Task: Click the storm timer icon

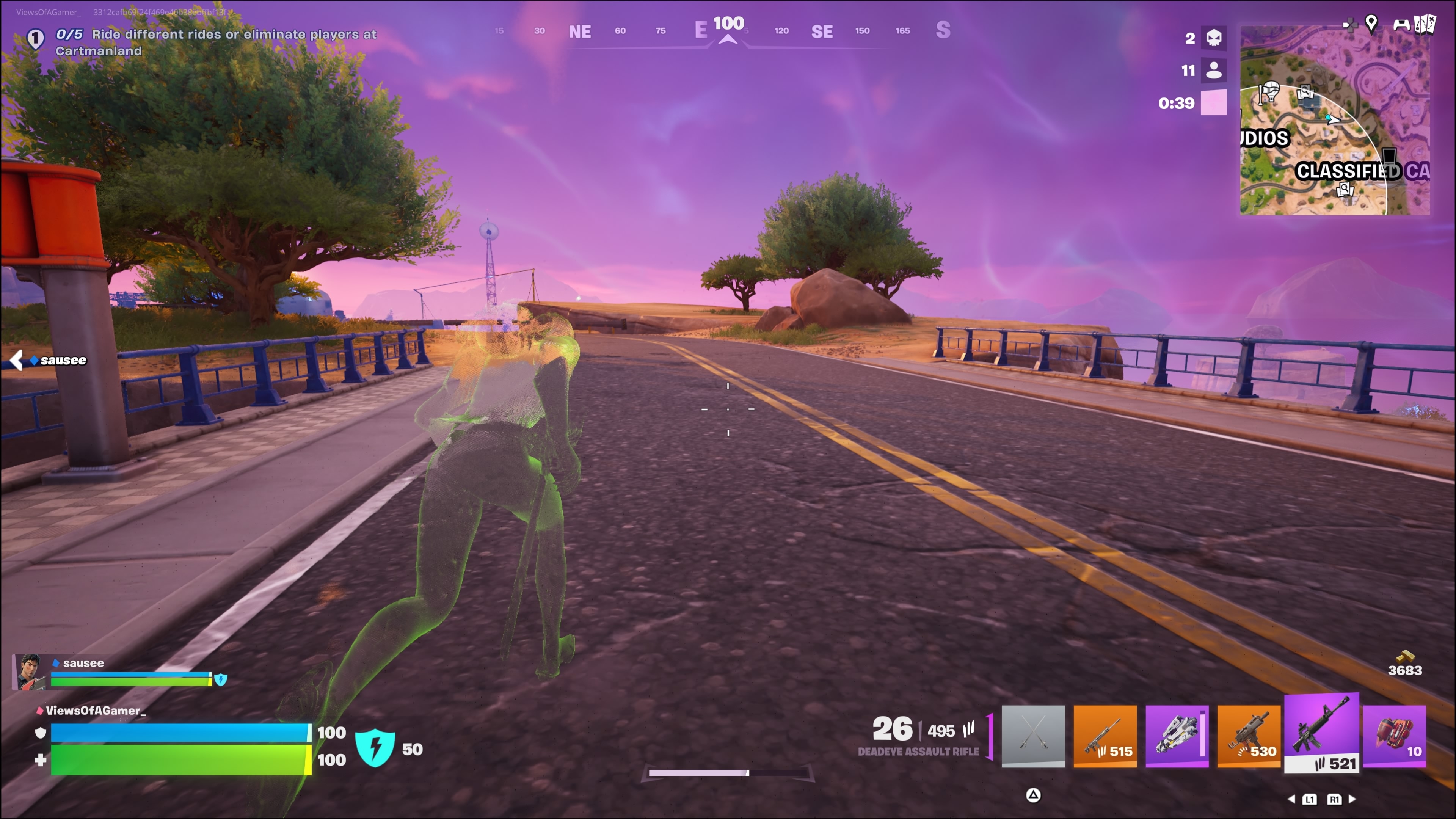Action: (x=1213, y=103)
